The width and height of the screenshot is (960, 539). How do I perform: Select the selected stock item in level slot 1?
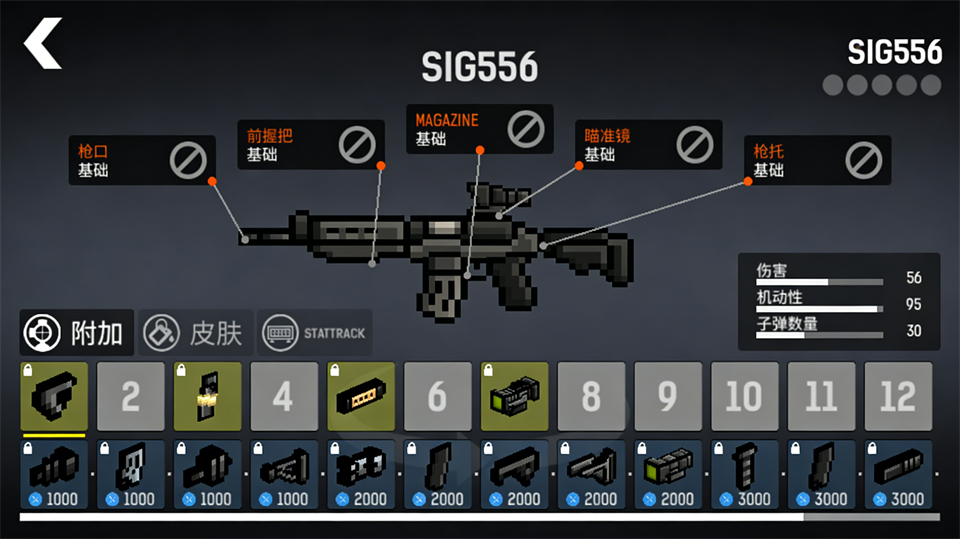(x=54, y=396)
